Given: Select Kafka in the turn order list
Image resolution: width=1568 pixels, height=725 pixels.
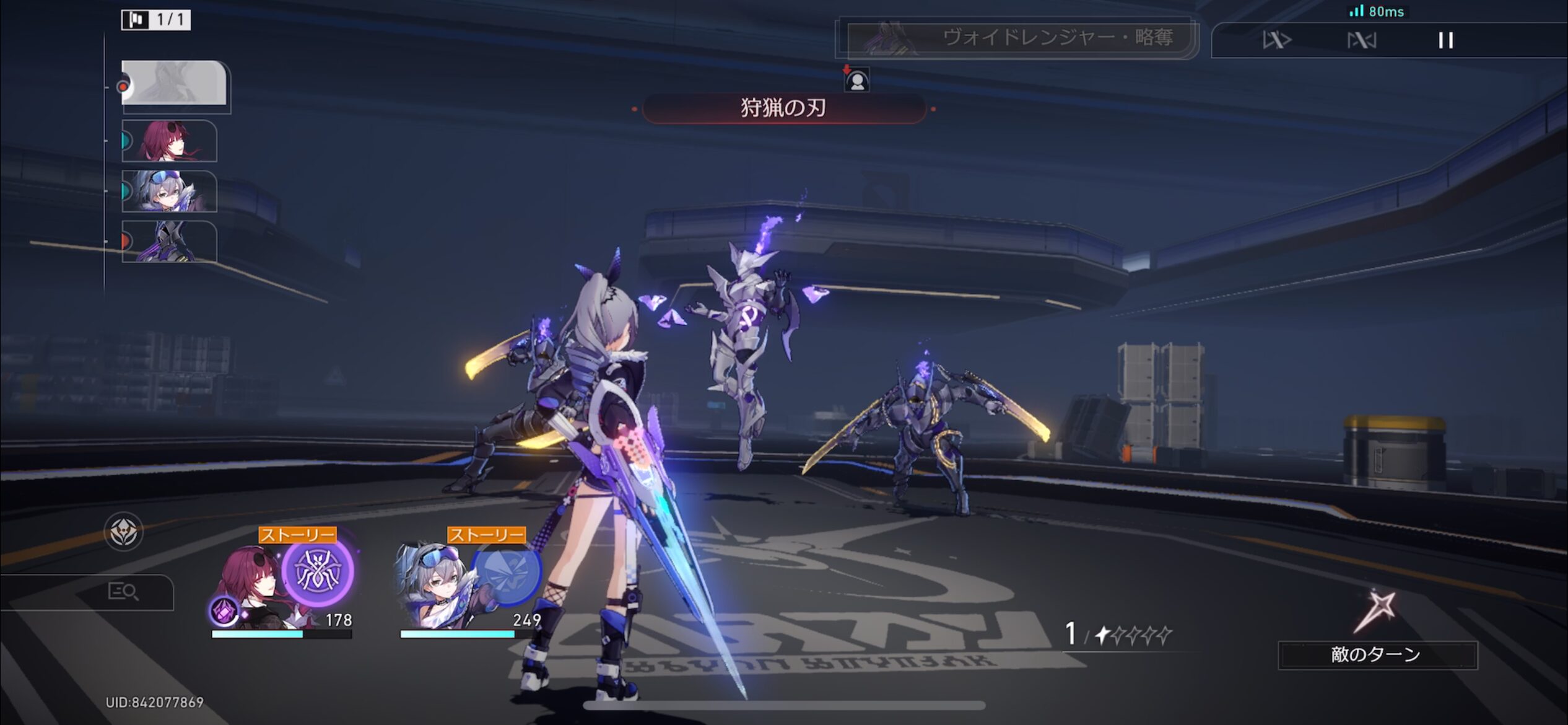Looking at the screenshot, I should pyautogui.click(x=169, y=141).
